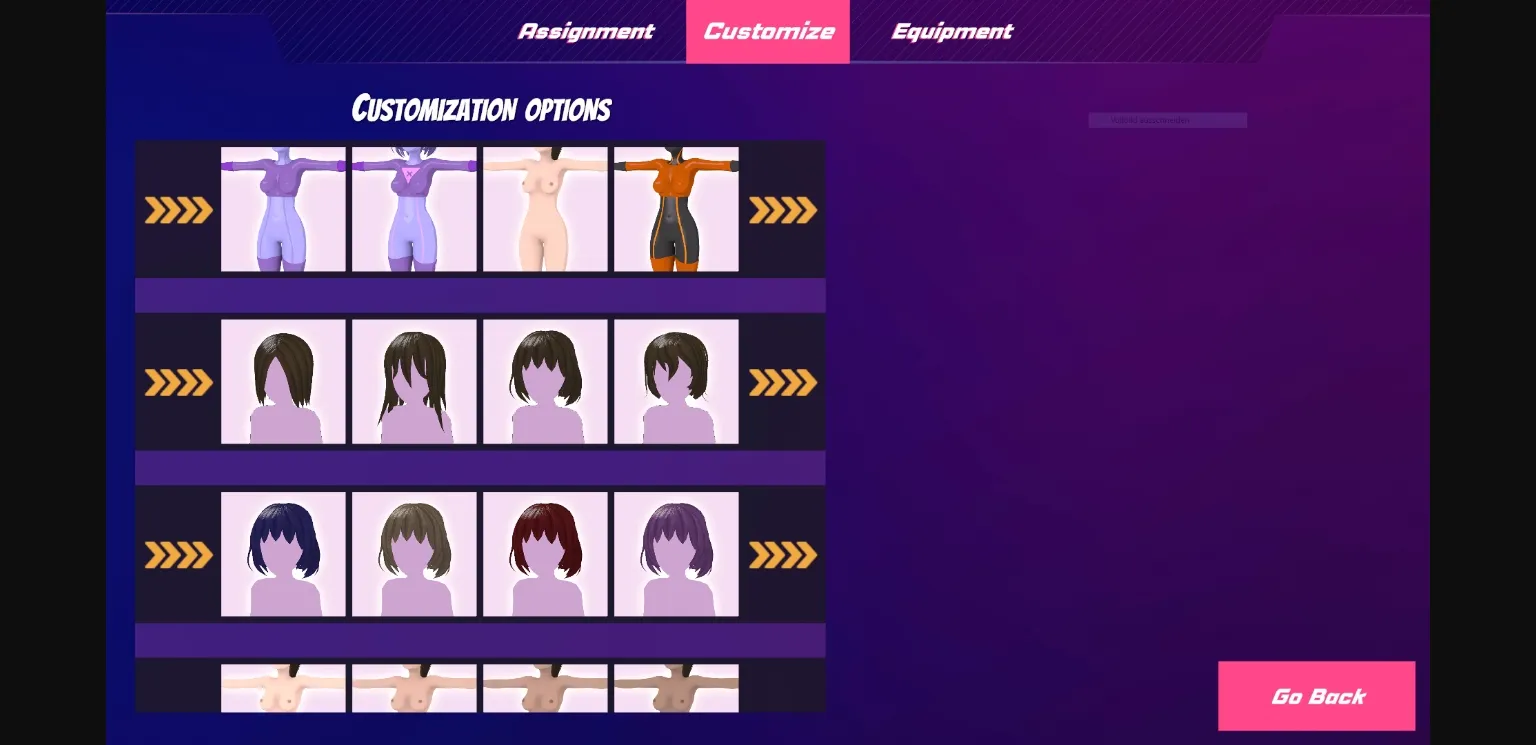Click the Vollbild ausschneiden button

pos(1168,120)
